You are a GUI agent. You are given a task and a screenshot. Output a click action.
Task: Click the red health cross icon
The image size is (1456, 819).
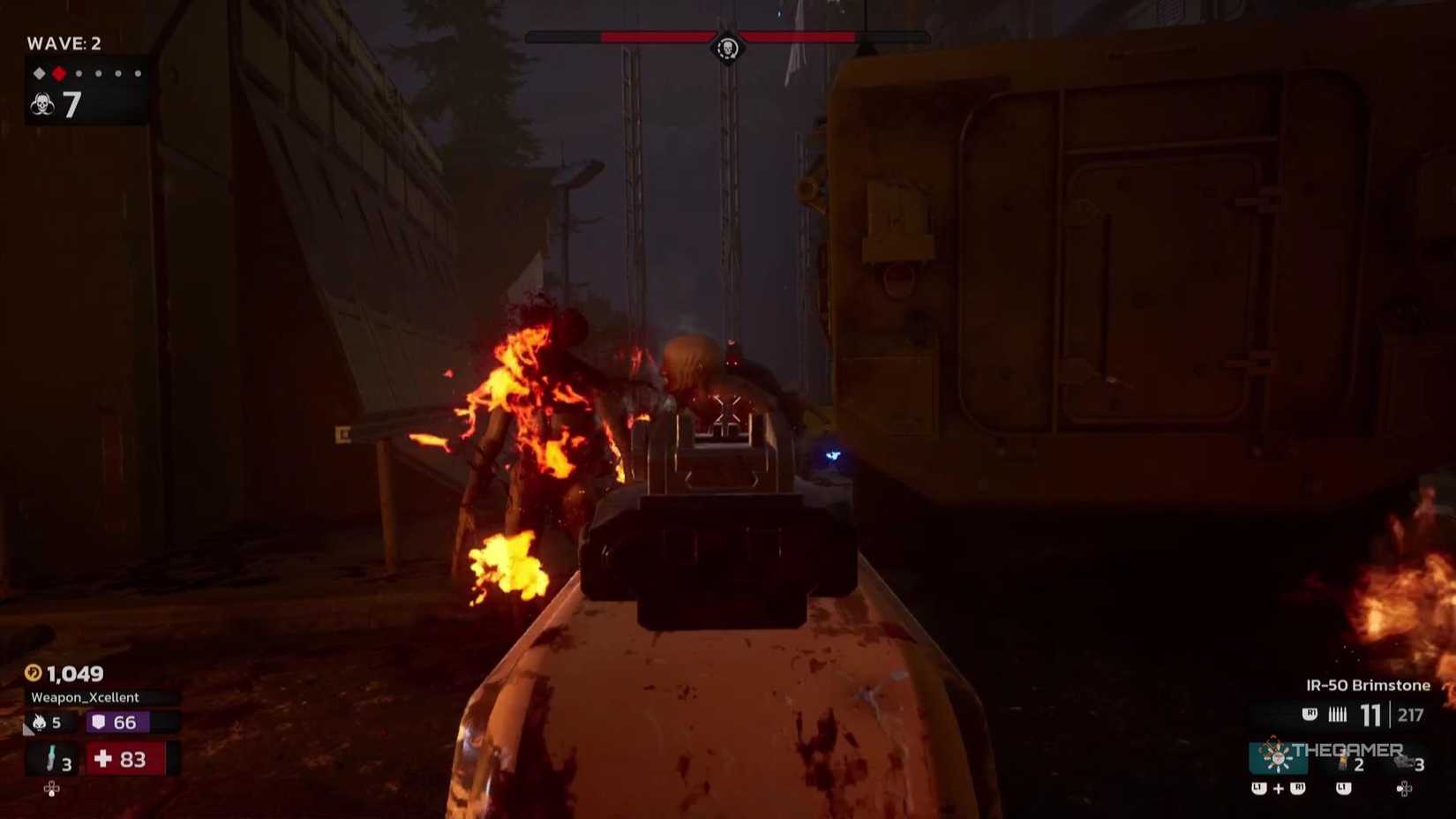tap(101, 759)
